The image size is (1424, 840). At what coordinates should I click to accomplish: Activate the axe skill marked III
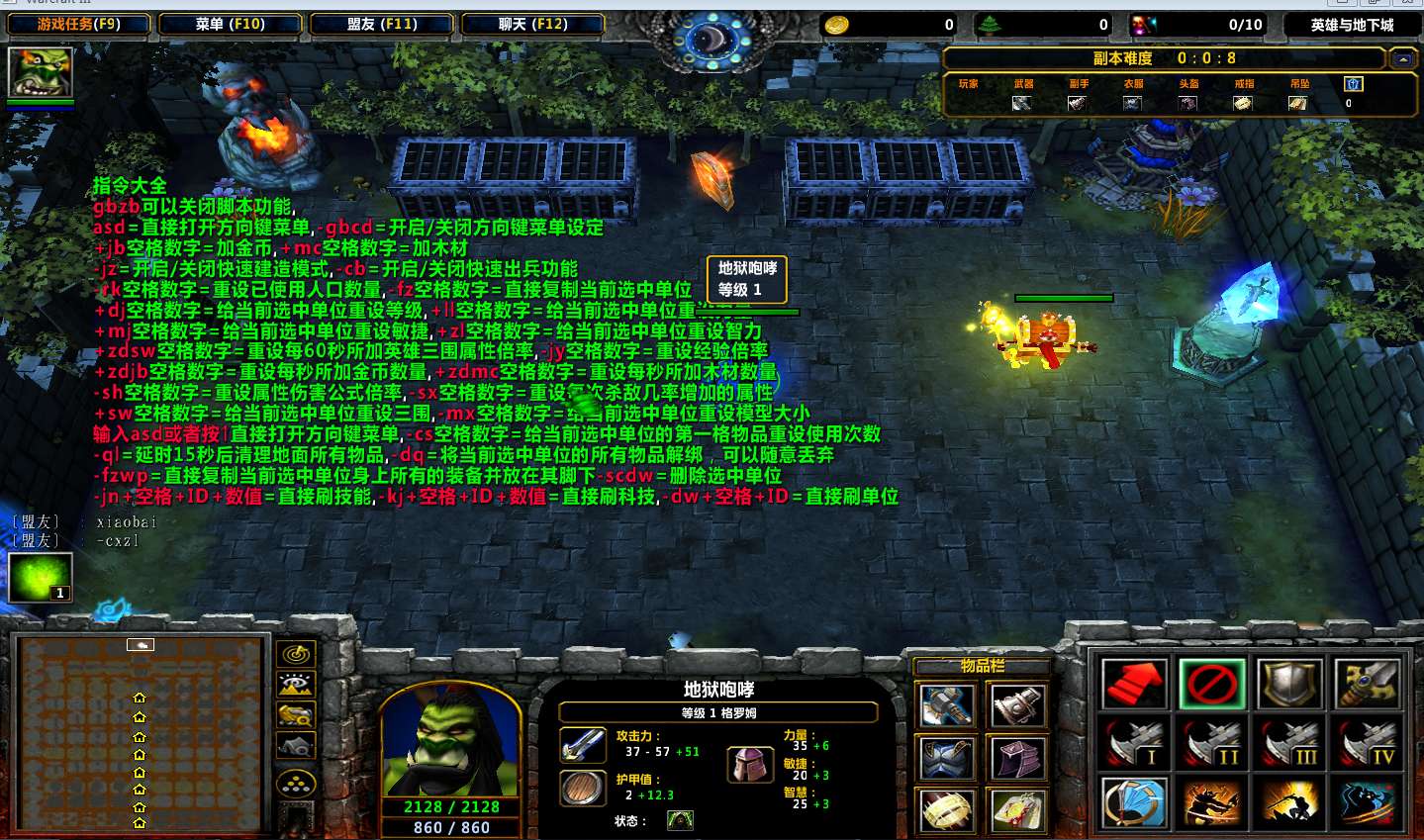[x=1289, y=743]
